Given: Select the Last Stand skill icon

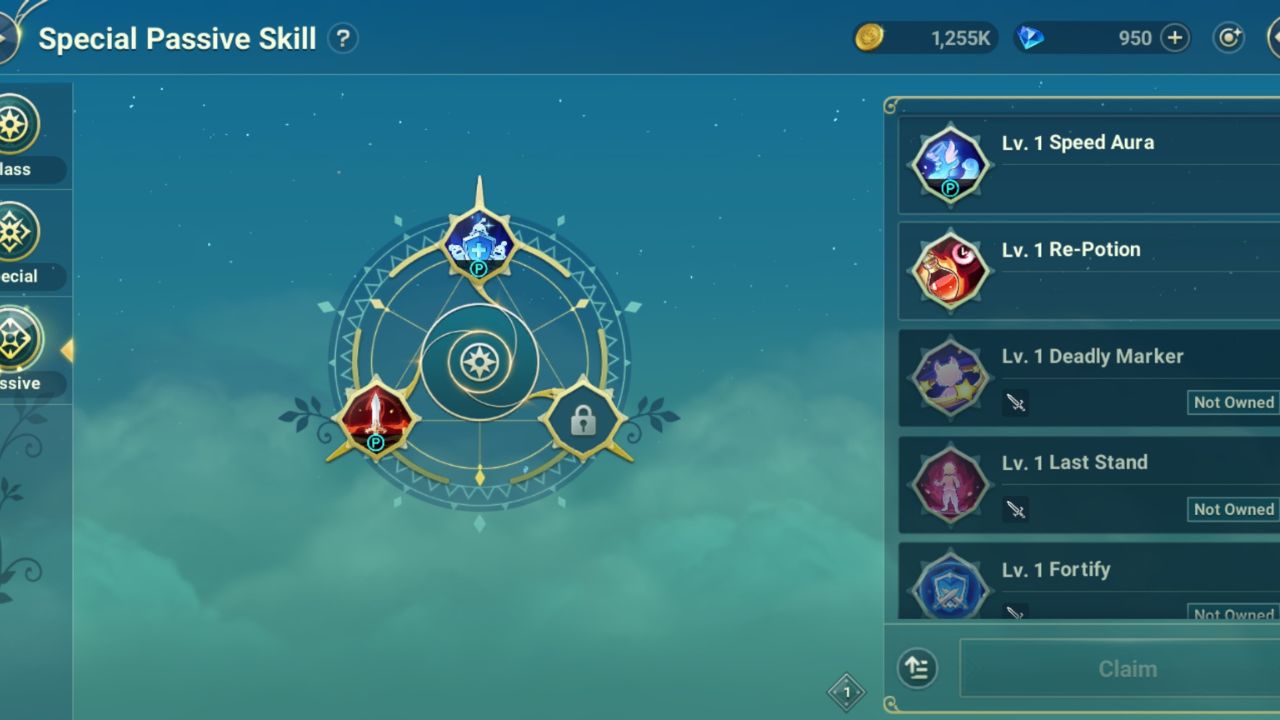Looking at the screenshot, I should tap(949, 485).
